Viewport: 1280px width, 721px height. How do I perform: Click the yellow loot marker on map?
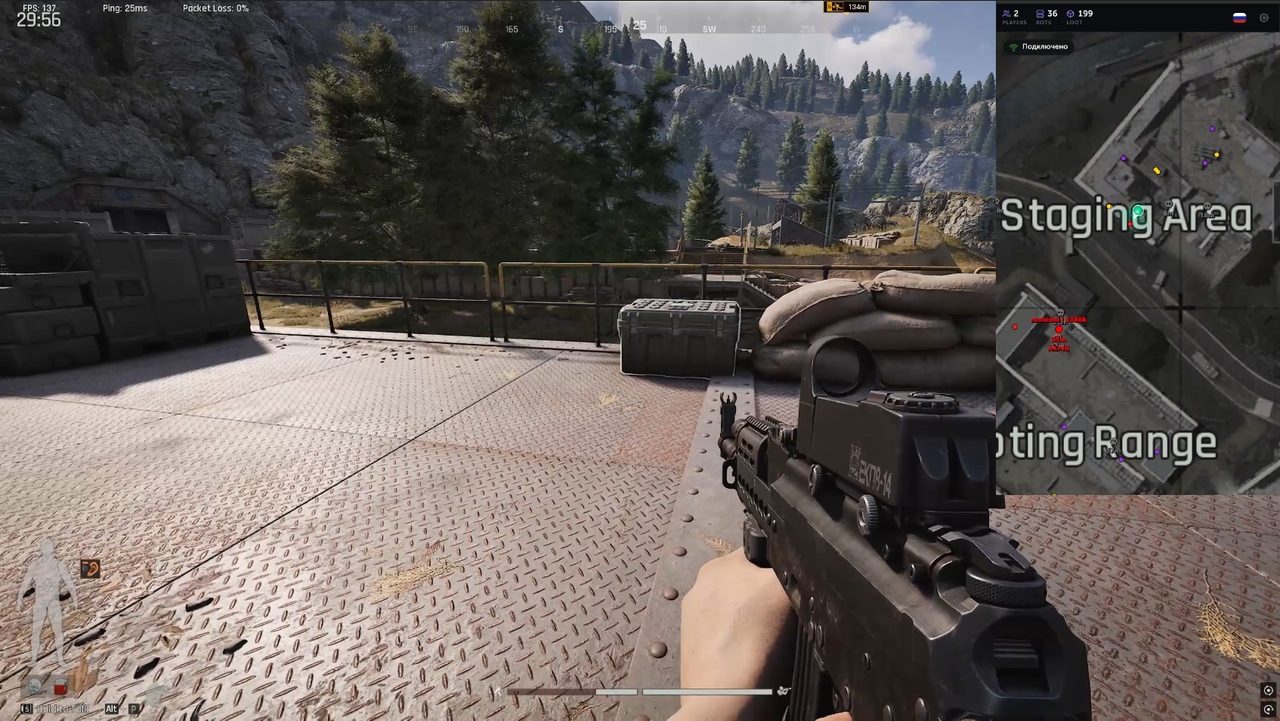[x=1157, y=171]
